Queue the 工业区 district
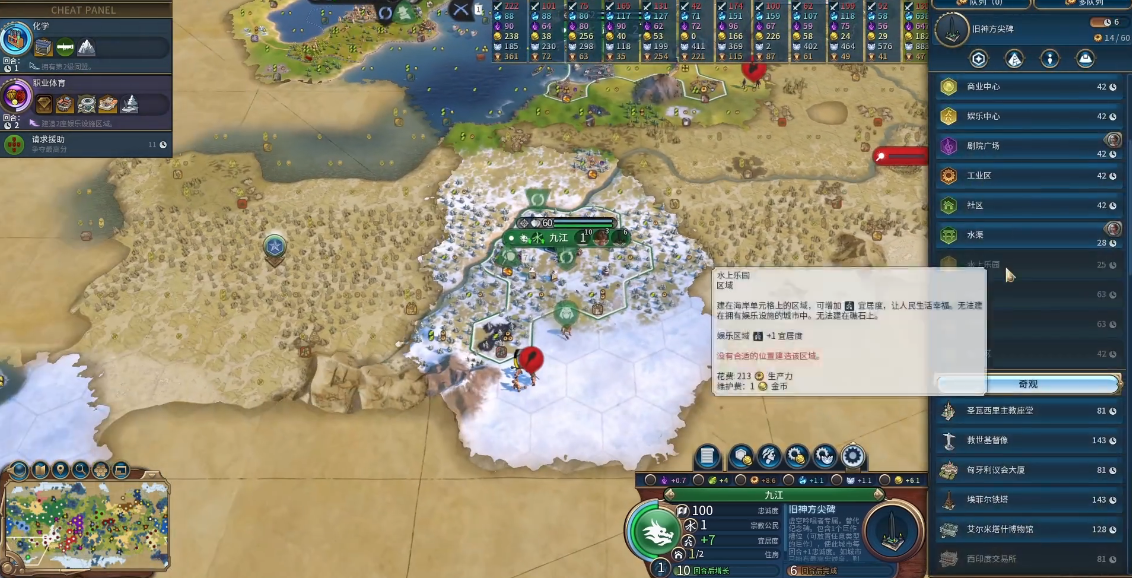Screen dimensions: 1132x578 coord(1028,176)
